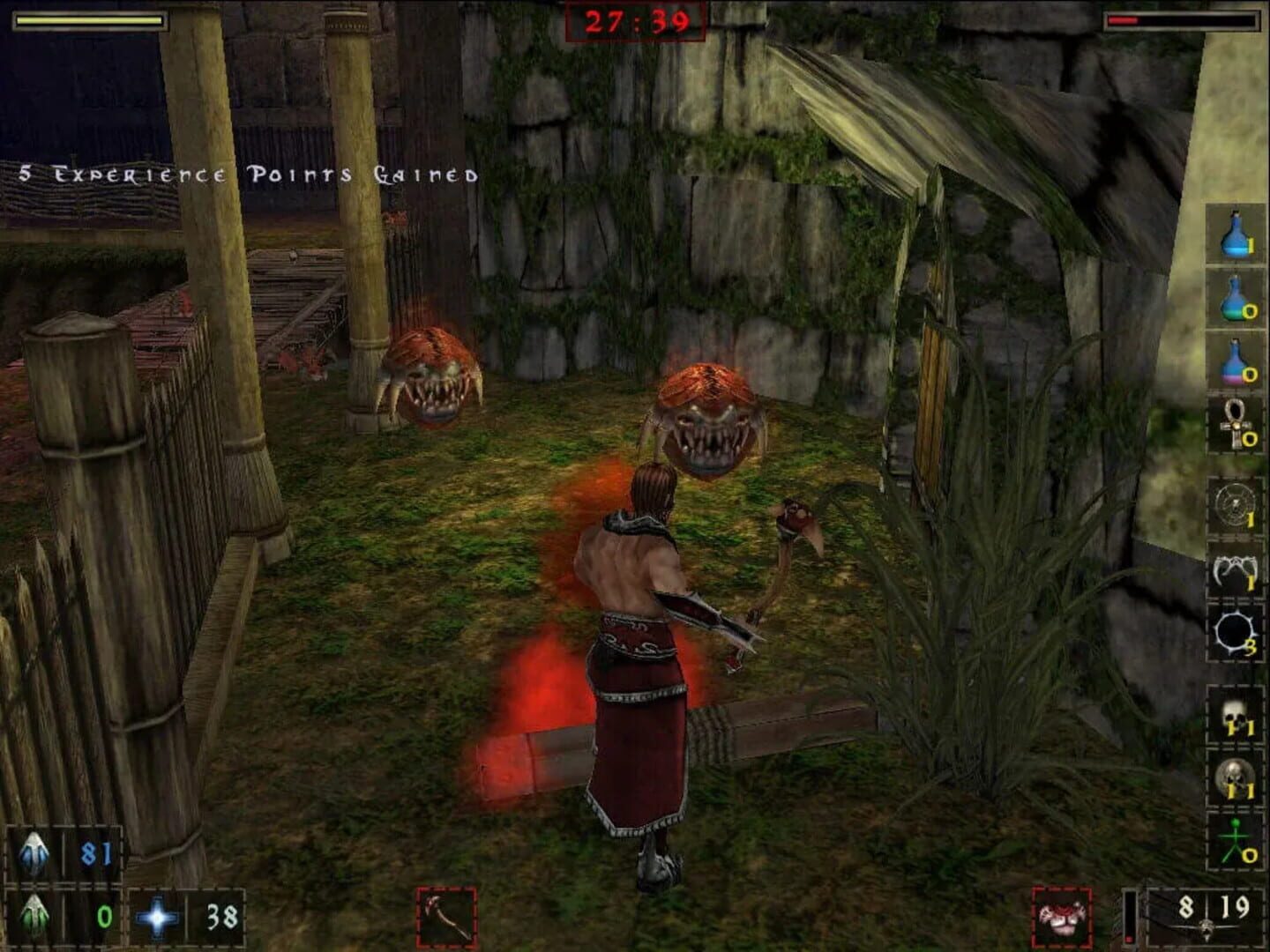Click the claw talisman icon in the sidebar
This screenshot has height=952, width=1270.
pyautogui.click(x=1235, y=570)
